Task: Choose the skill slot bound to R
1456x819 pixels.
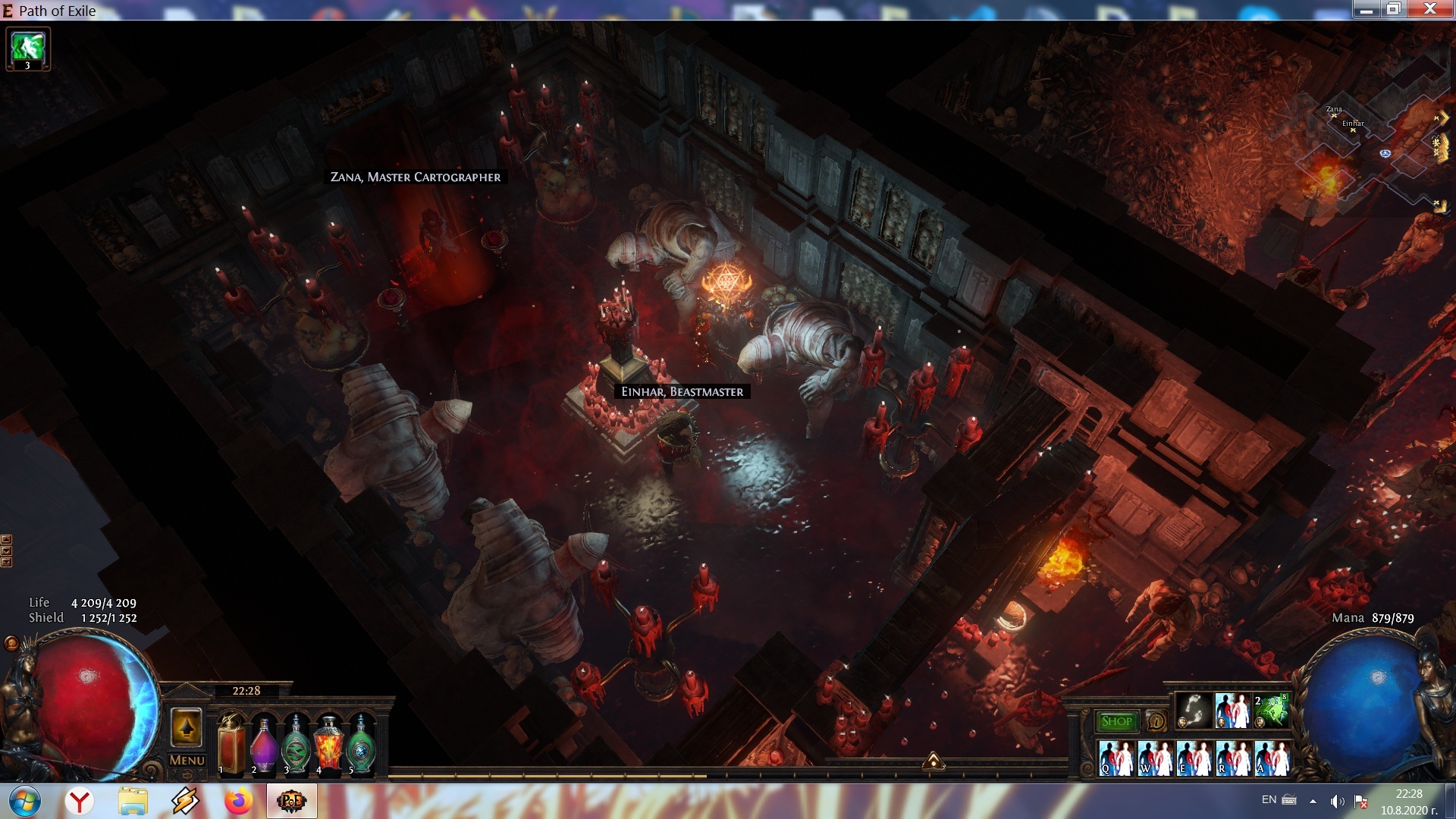Action: point(1233,758)
